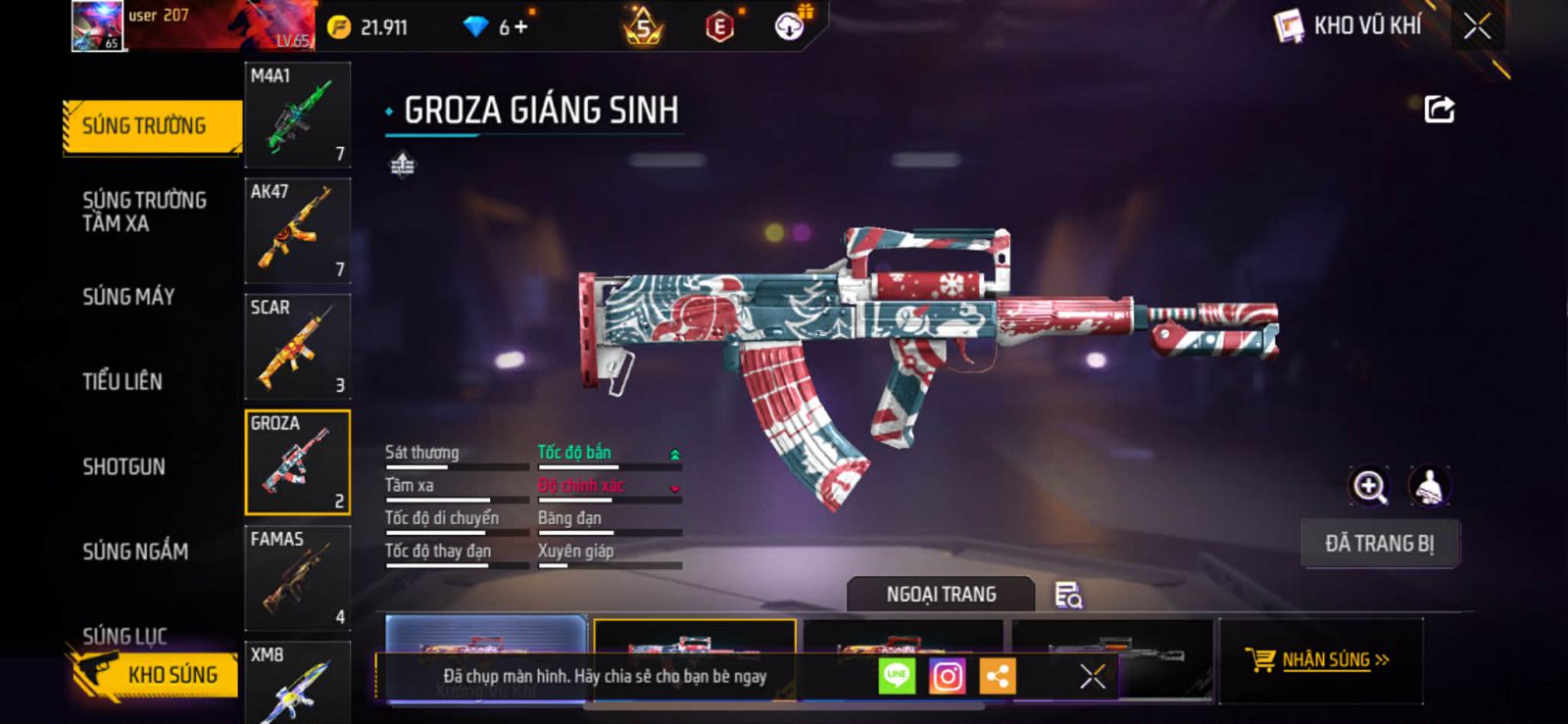Choose the AK47 weapon tile
This screenshot has height=724, width=1568.
coord(297,230)
